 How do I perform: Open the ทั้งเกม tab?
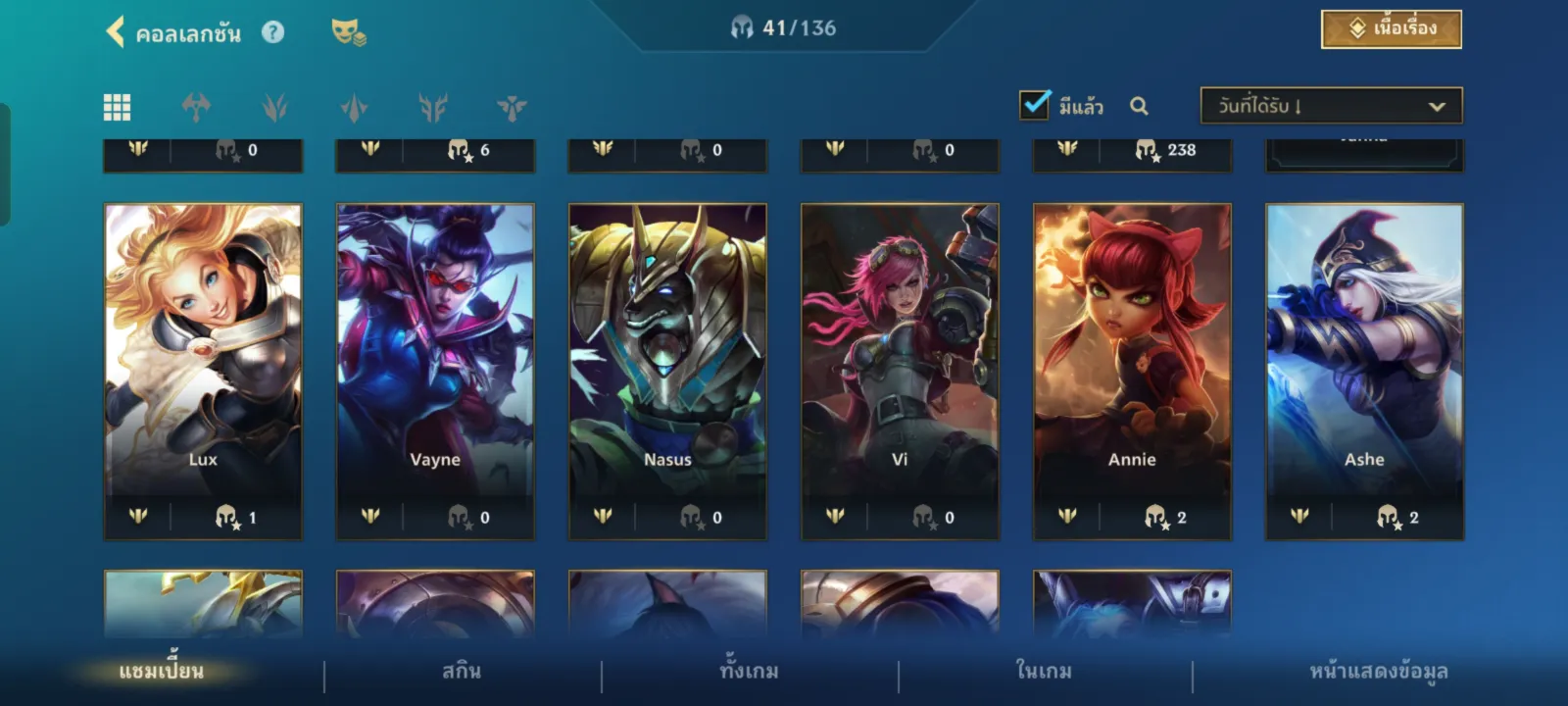point(749,672)
